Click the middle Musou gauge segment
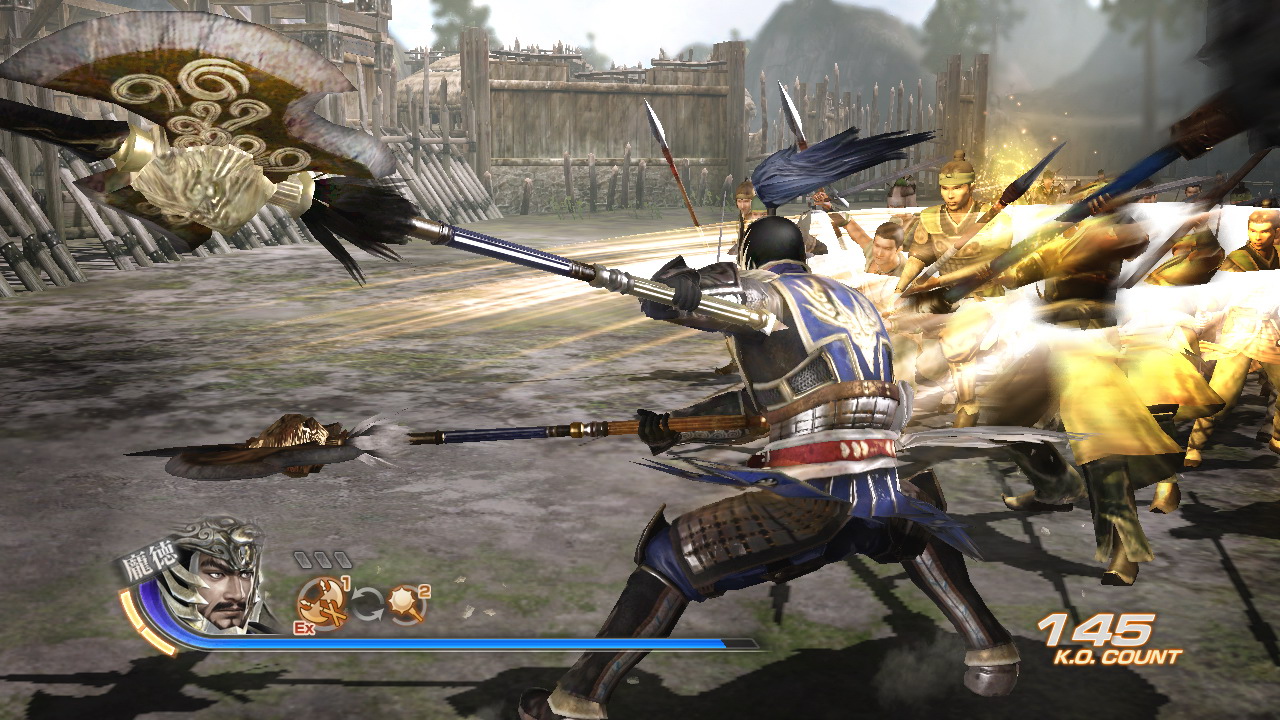This screenshot has height=720, width=1280. click(321, 559)
